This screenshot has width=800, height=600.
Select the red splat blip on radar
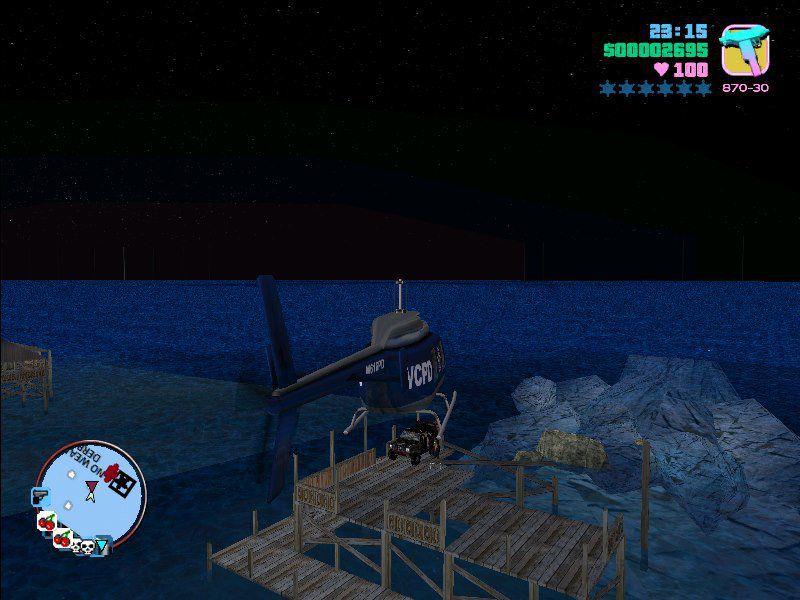point(109,471)
